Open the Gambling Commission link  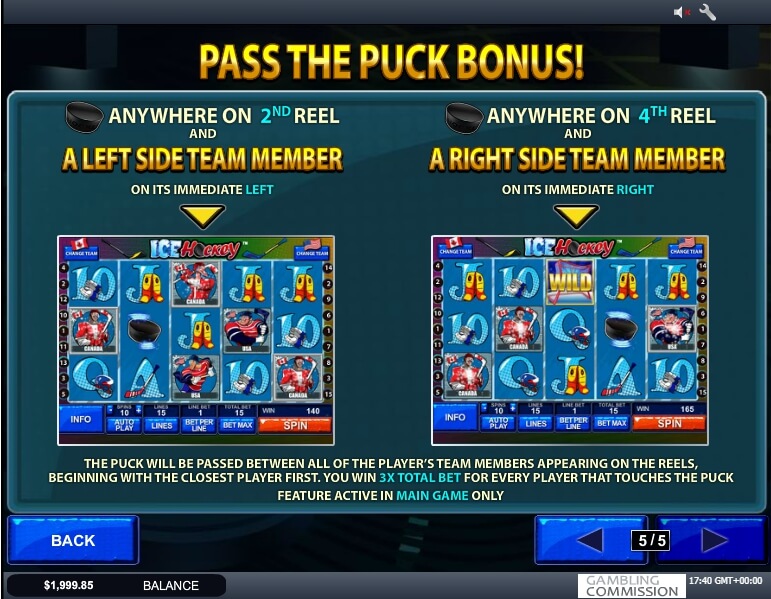(631, 586)
